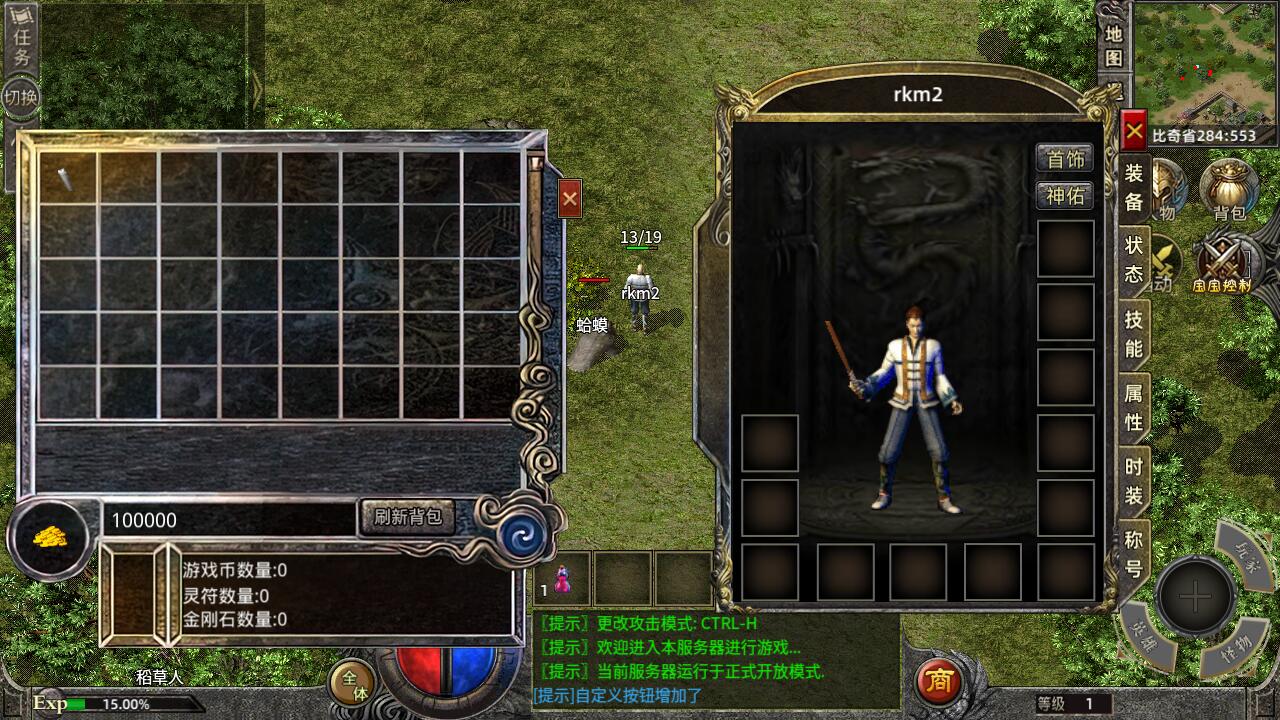Use the pink potion in the quick slot

(x=563, y=579)
